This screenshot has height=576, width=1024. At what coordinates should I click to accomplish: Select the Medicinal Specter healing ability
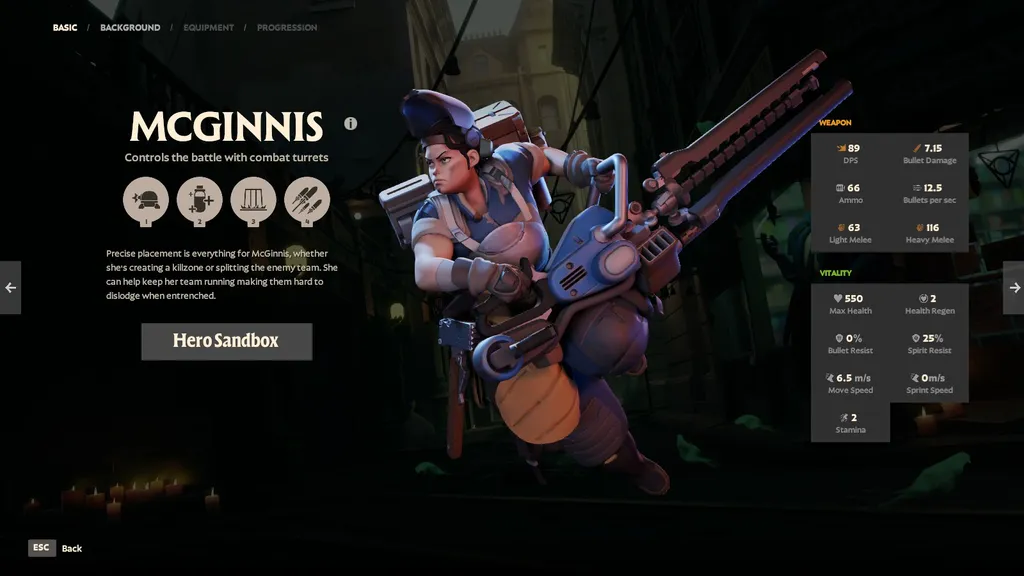pos(199,199)
